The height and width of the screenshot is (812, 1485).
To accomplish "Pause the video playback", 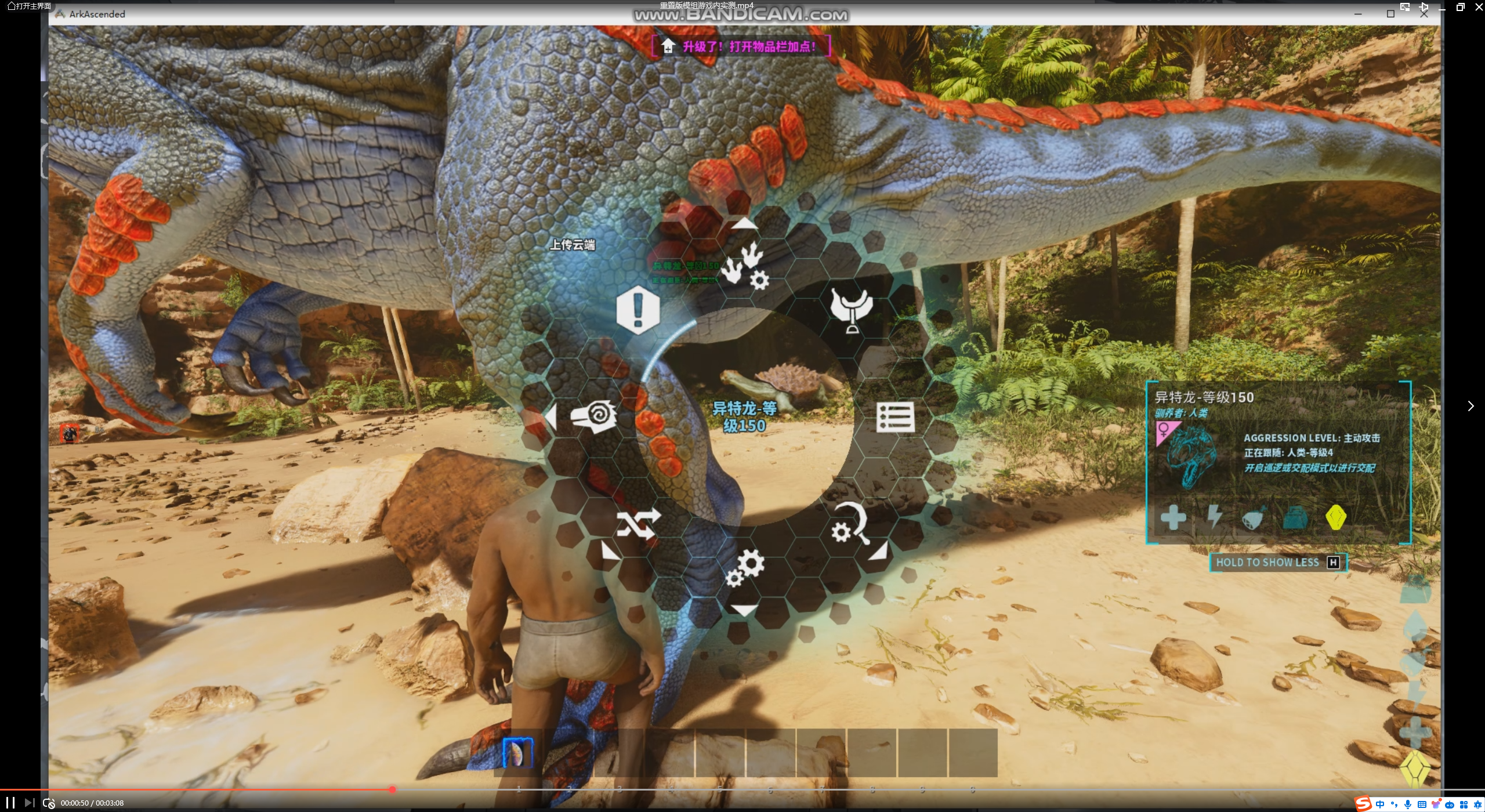I will [10, 803].
